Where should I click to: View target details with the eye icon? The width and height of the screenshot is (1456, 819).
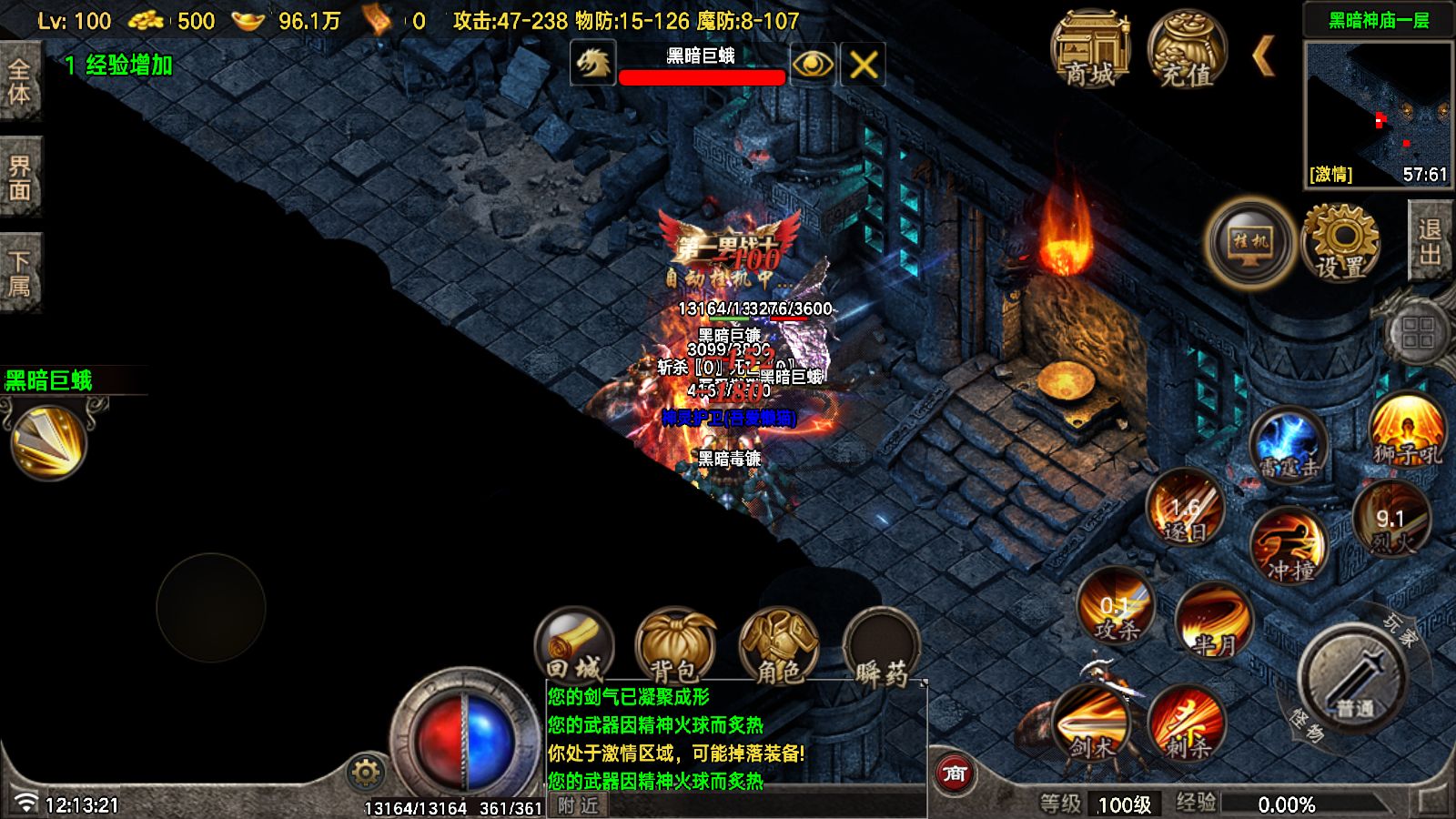click(812, 65)
